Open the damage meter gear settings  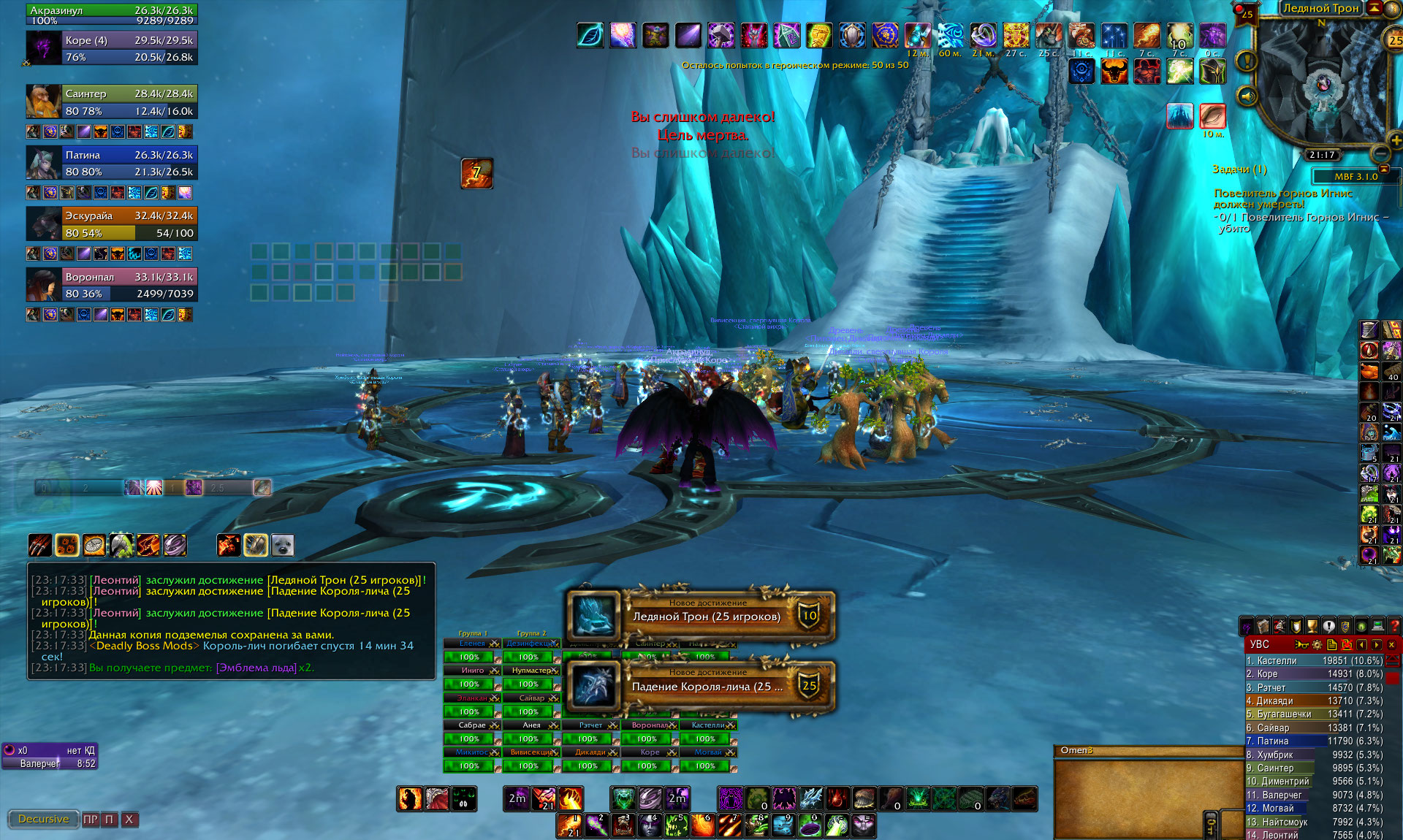coord(1317,645)
